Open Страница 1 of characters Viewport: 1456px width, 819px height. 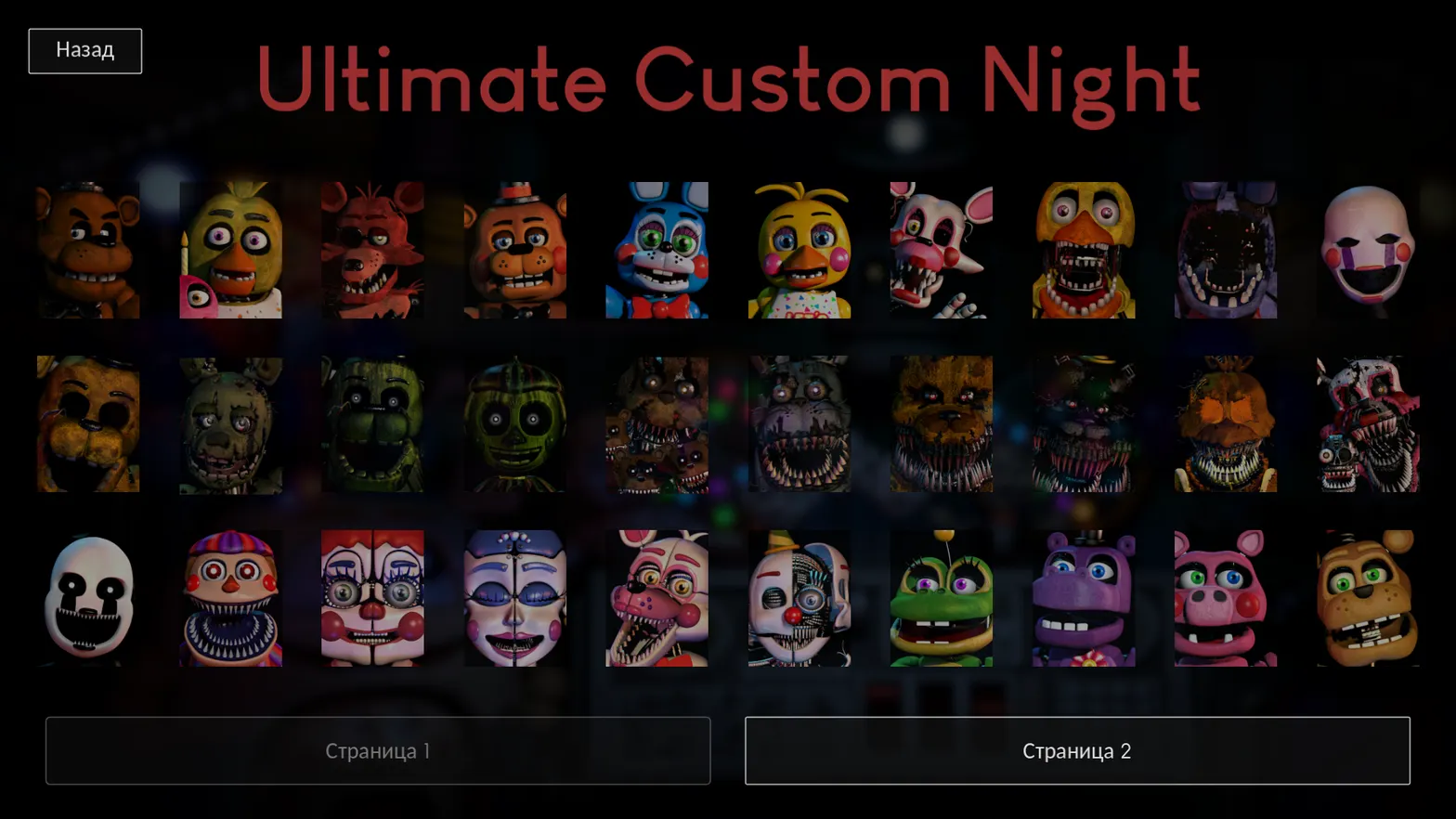[377, 752]
